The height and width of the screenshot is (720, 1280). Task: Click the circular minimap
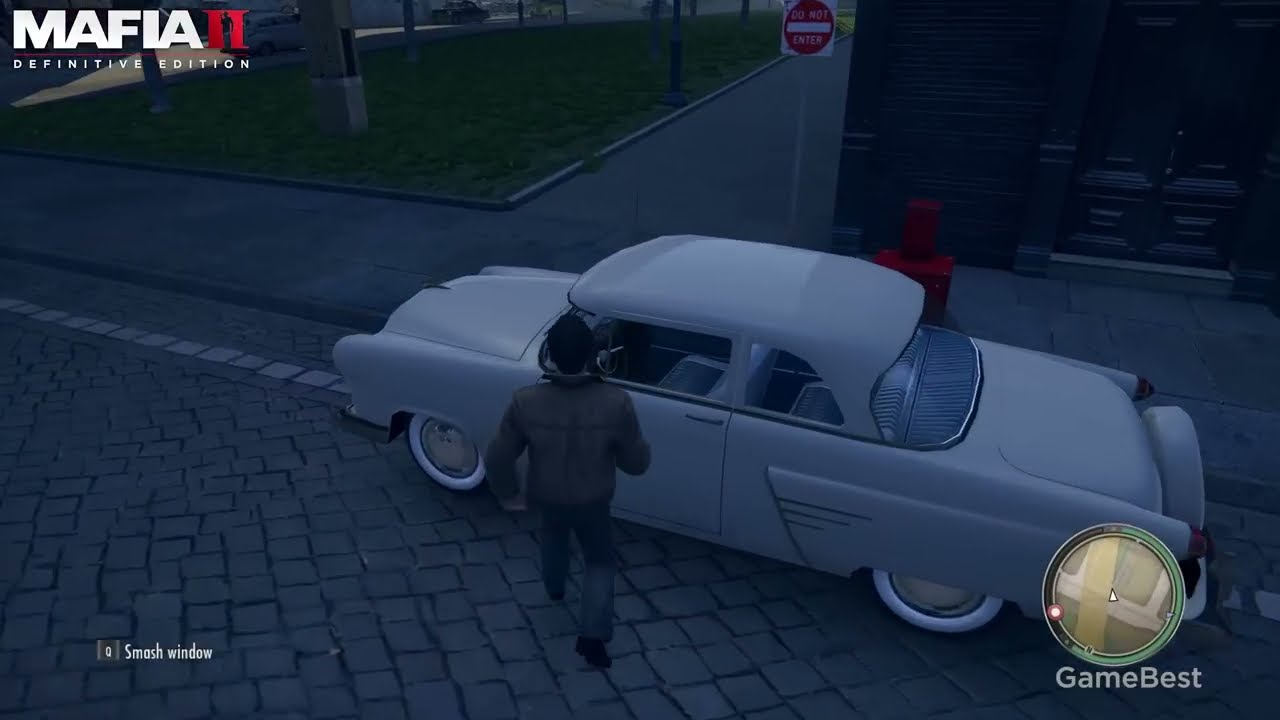click(1113, 594)
